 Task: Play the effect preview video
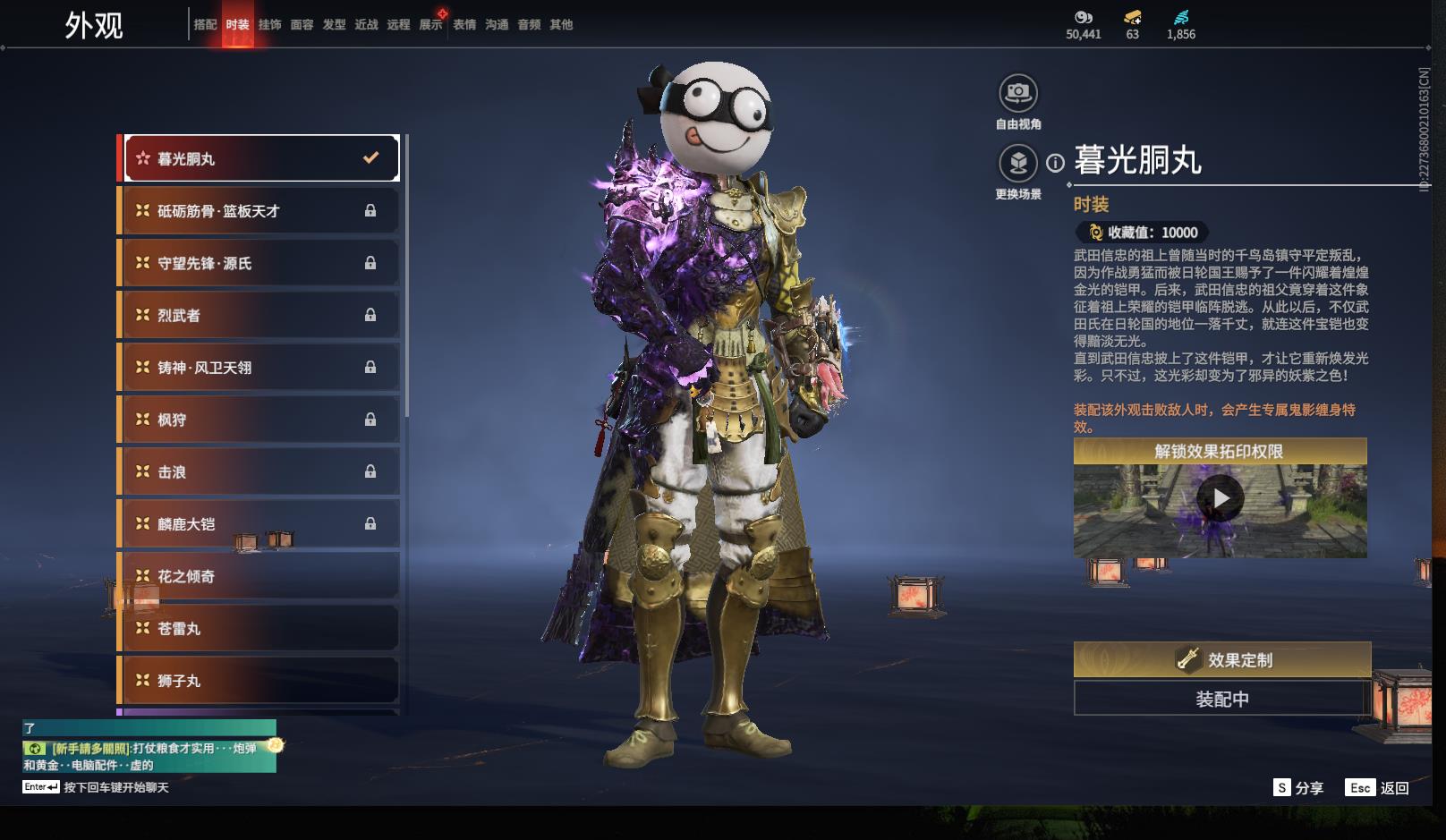click(1221, 498)
